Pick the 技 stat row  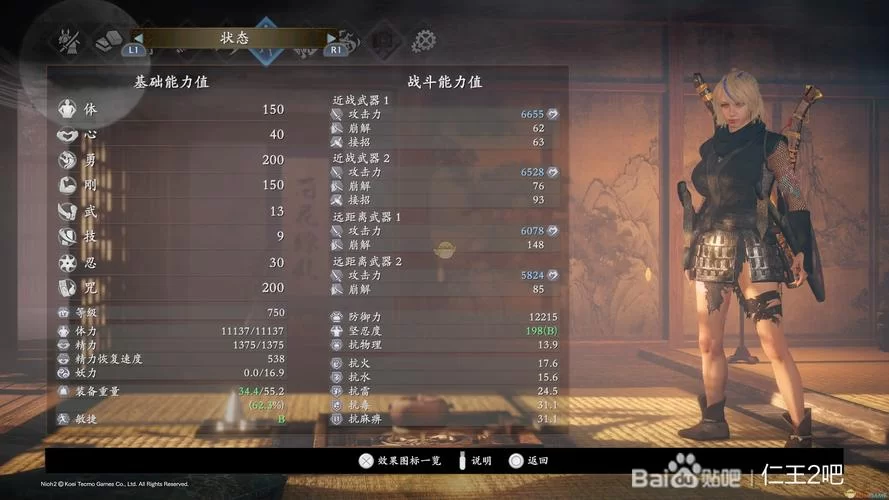(172, 236)
